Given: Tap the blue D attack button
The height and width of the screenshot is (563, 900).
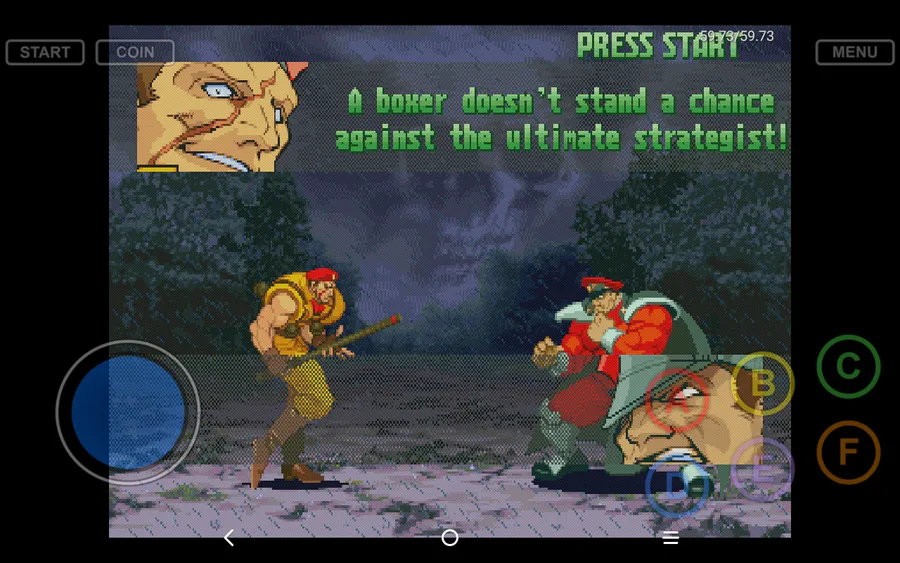Looking at the screenshot, I should [x=677, y=487].
